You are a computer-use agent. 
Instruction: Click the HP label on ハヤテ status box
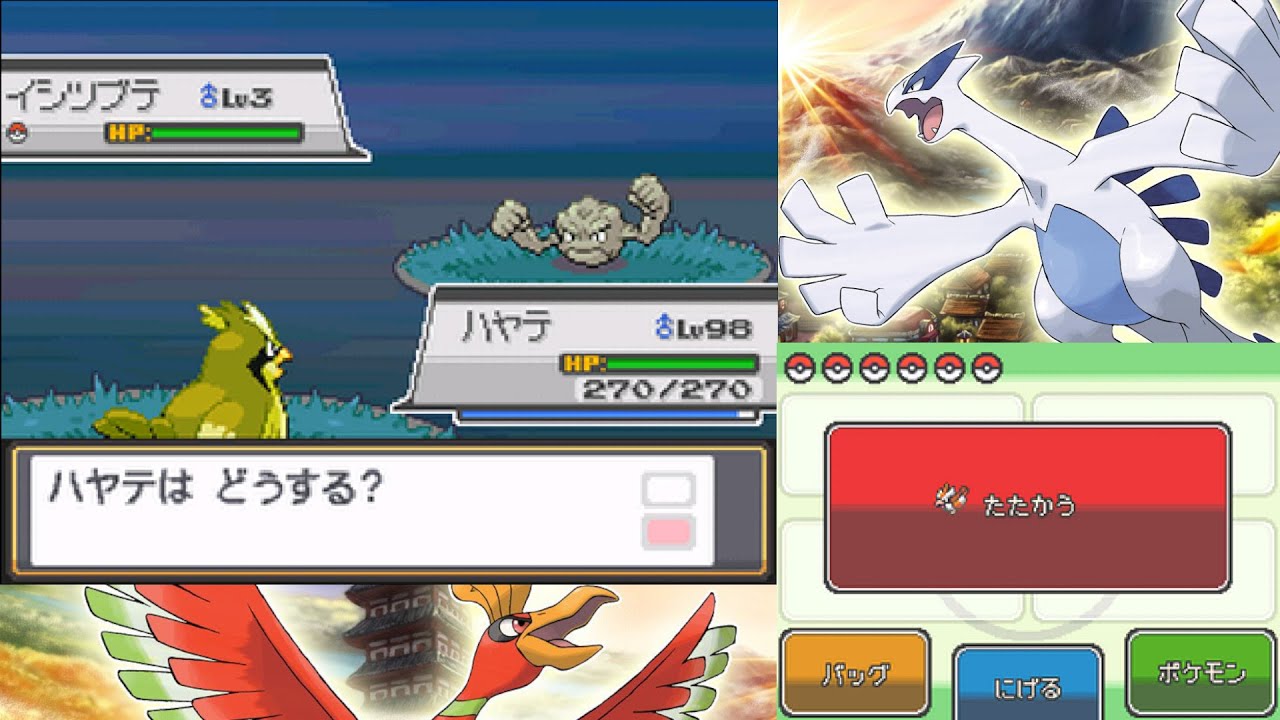coord(586,362)
